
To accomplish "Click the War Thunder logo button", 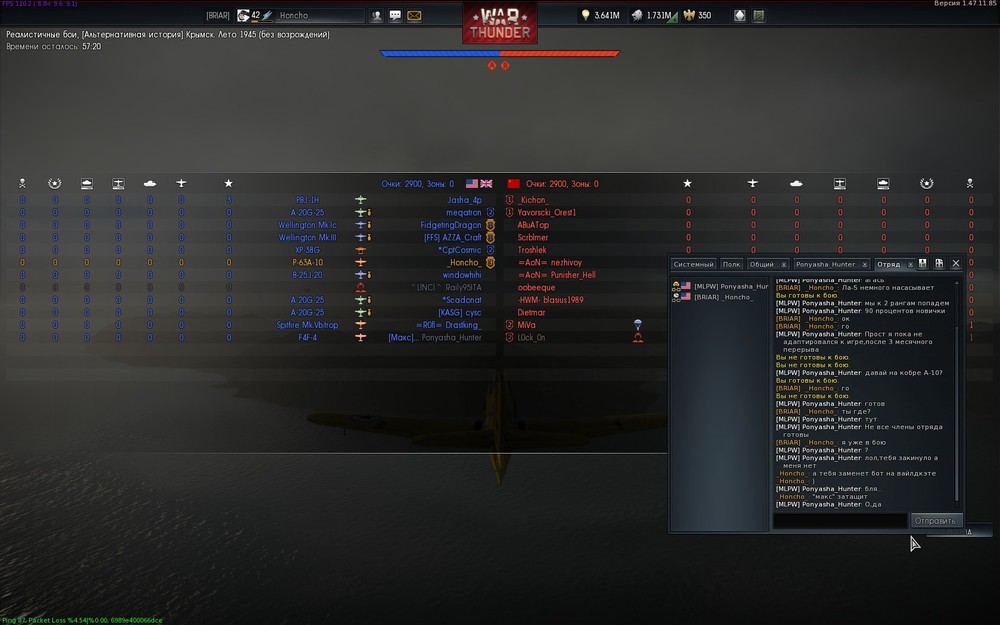I will 500,22.
